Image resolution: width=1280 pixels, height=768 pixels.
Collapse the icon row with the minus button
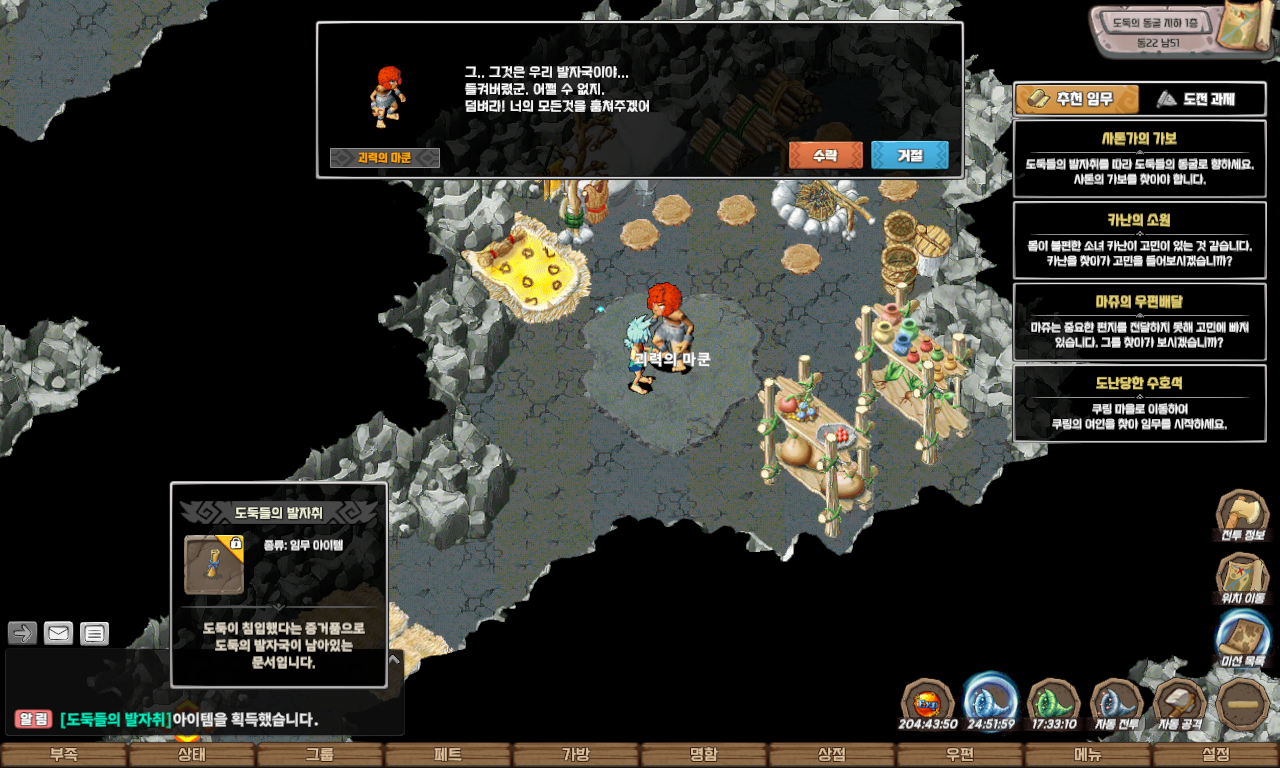(x=1243, y=704)
